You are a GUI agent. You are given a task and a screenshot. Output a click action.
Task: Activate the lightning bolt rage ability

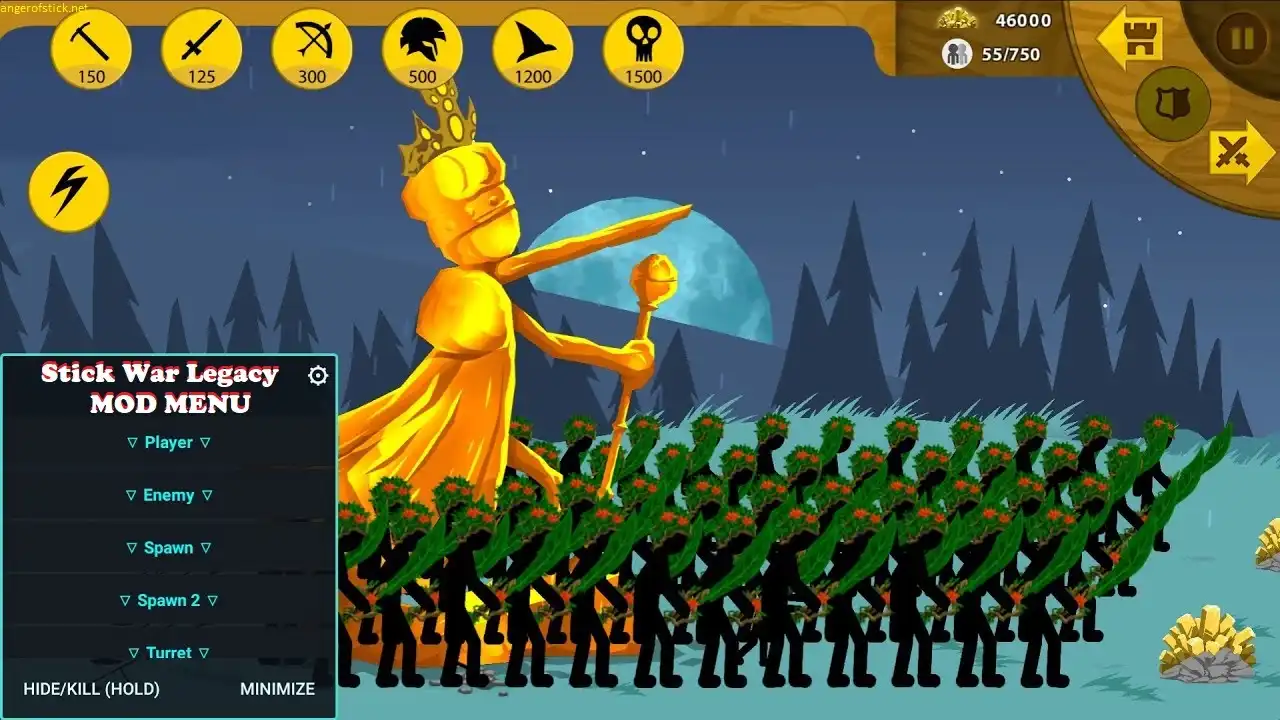click(x=68, y=191)
